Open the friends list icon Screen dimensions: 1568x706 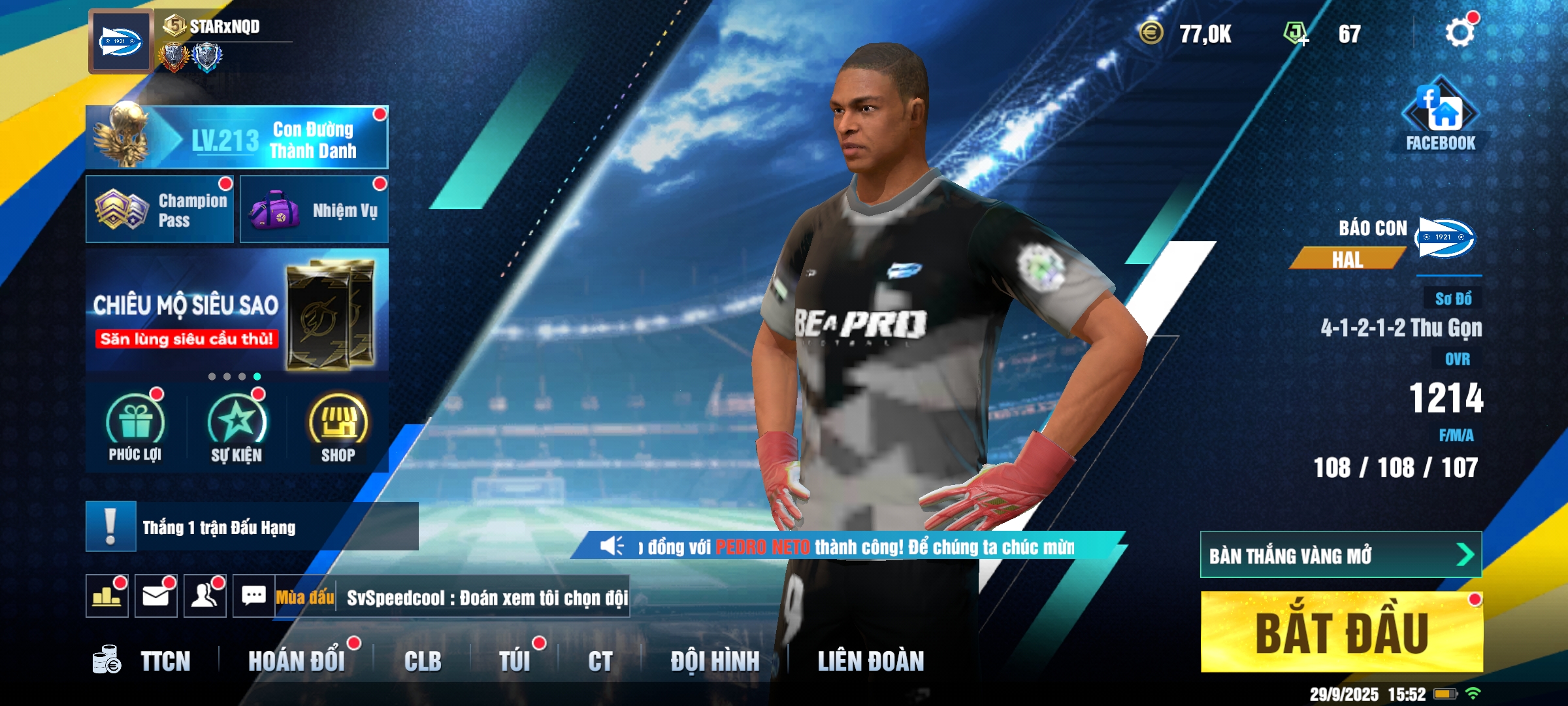[x=205, y=596]
